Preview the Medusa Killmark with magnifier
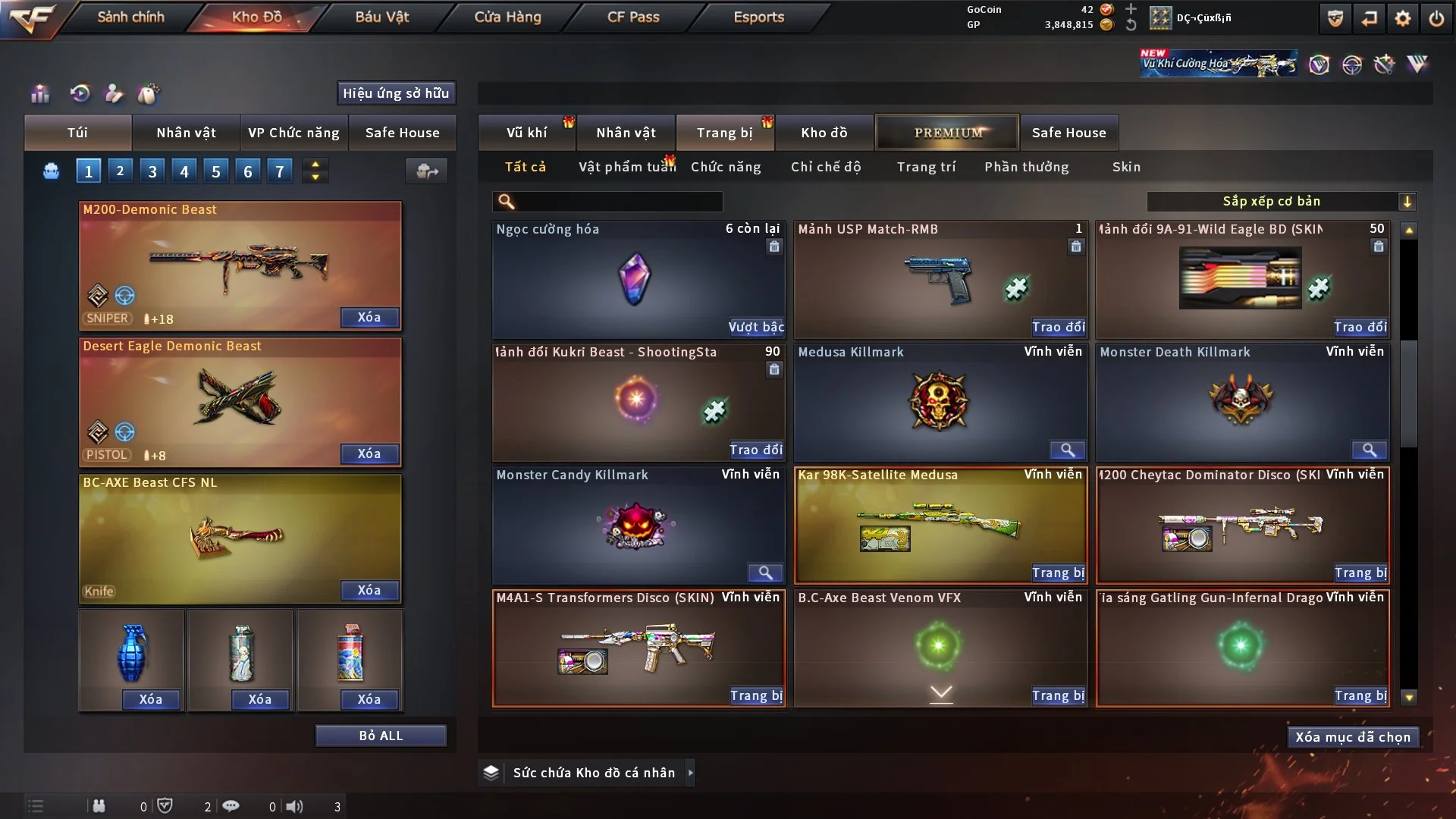Viewport: 1456px width, 819px height. pos(1067,450)
